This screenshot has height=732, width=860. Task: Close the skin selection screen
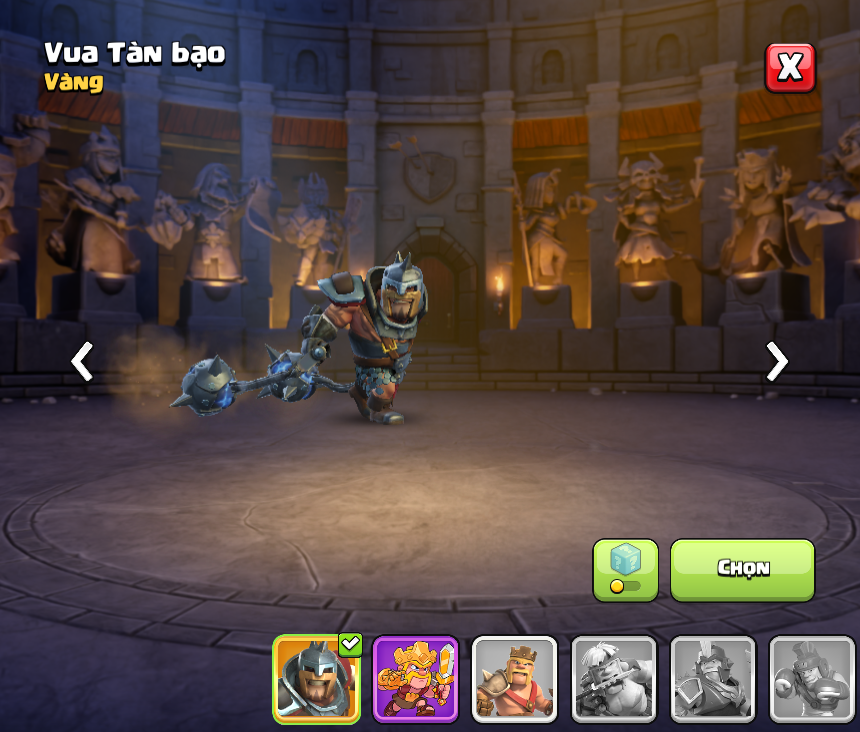pos(790,67)
